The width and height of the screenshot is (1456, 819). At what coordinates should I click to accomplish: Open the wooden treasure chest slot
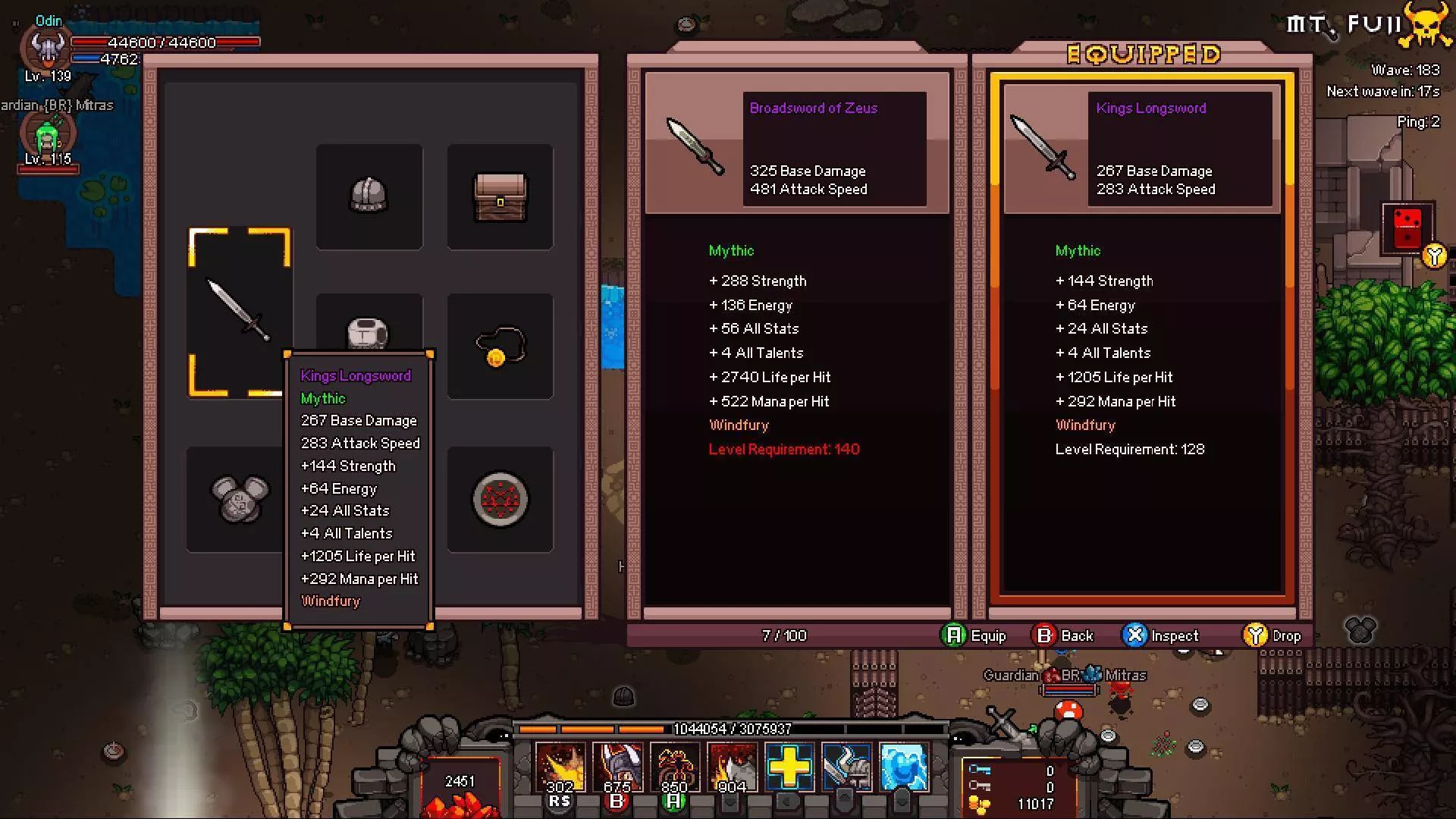[x=500, y=196]
